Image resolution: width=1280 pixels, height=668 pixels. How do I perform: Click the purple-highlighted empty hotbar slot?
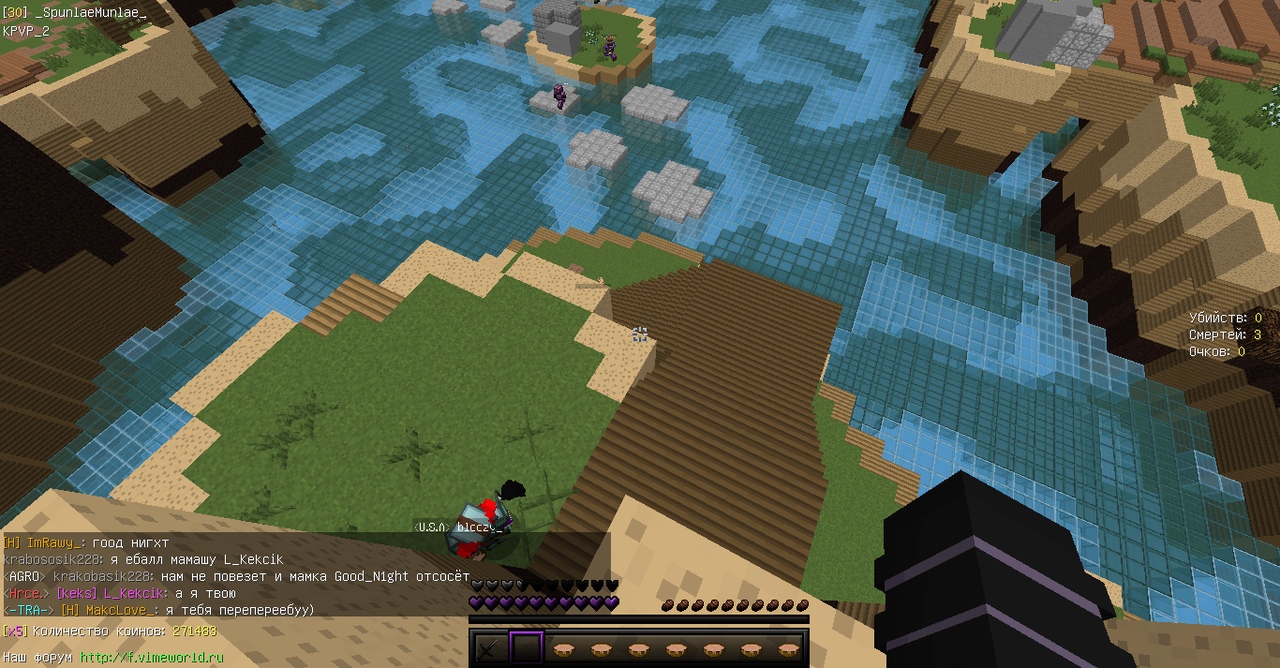click(x=526, y=649)
